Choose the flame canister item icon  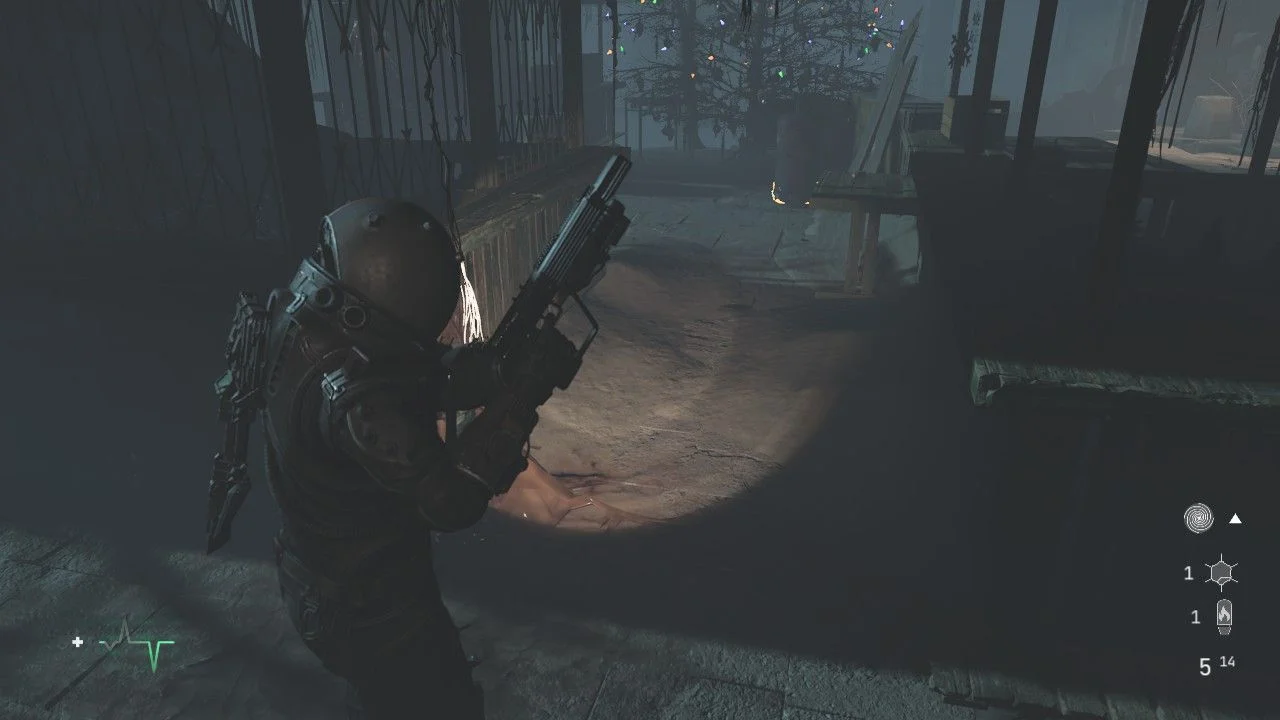click(1222, 618)
